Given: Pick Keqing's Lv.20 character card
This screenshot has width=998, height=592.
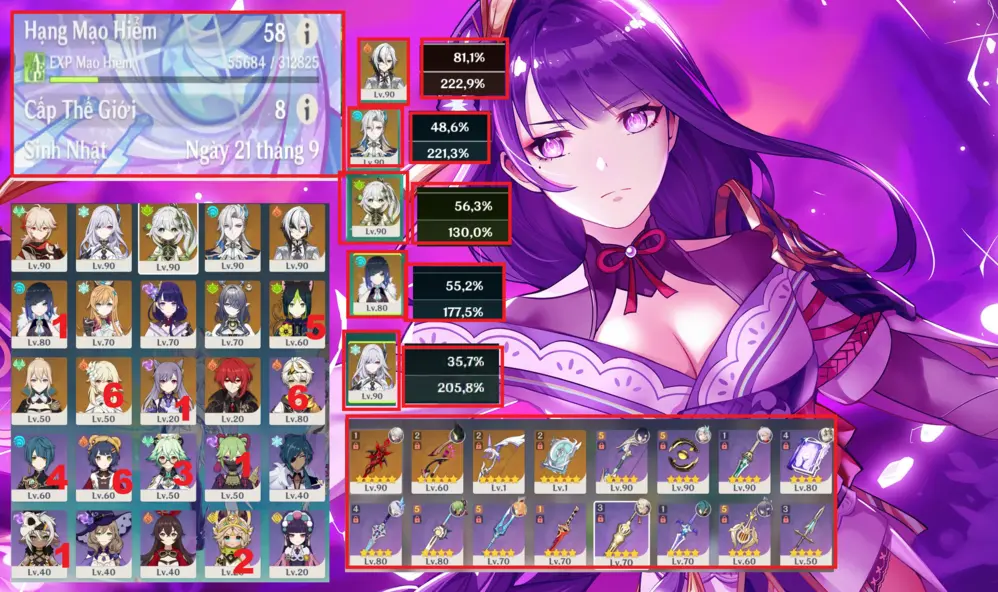Looking at the screenshot, I should pyautogui.click(x=168, y=386).
